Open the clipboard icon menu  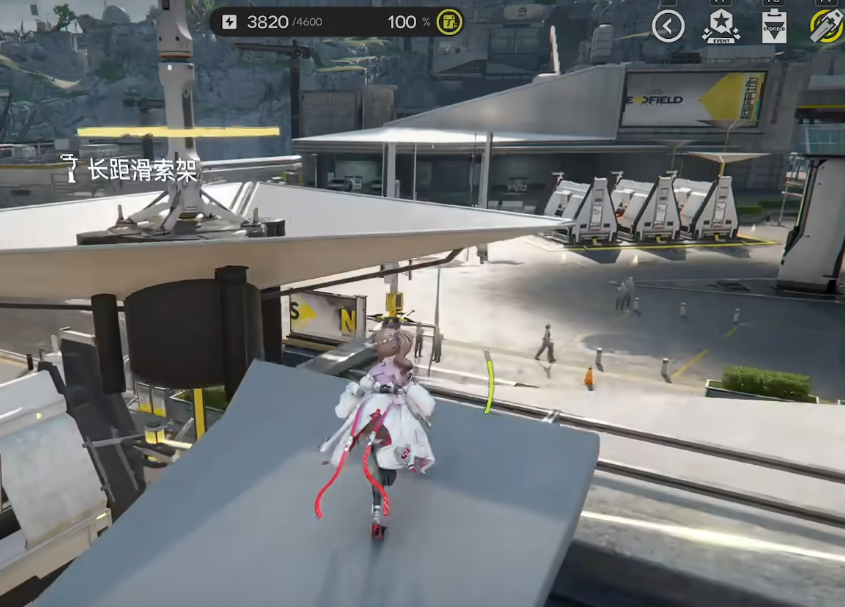(774, 26)
